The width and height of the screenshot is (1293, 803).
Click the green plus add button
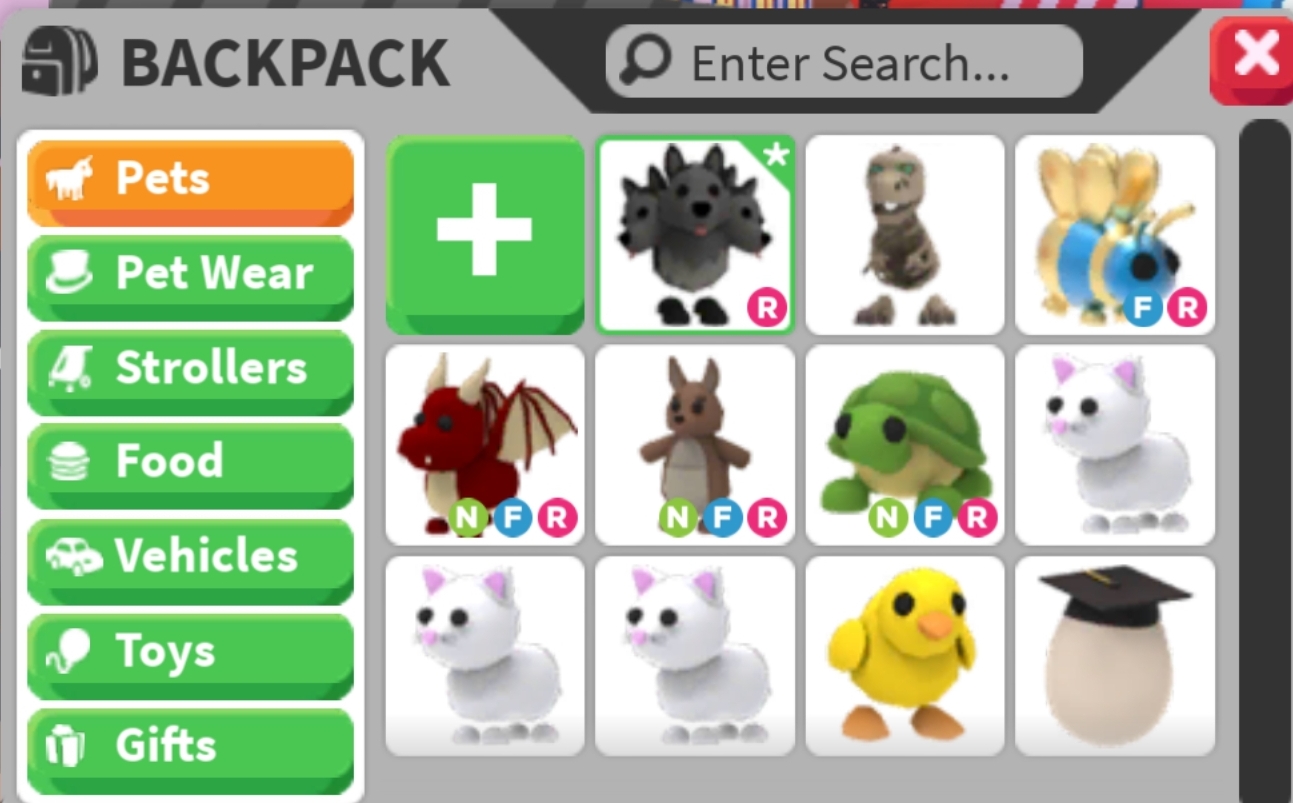(484, 233)
